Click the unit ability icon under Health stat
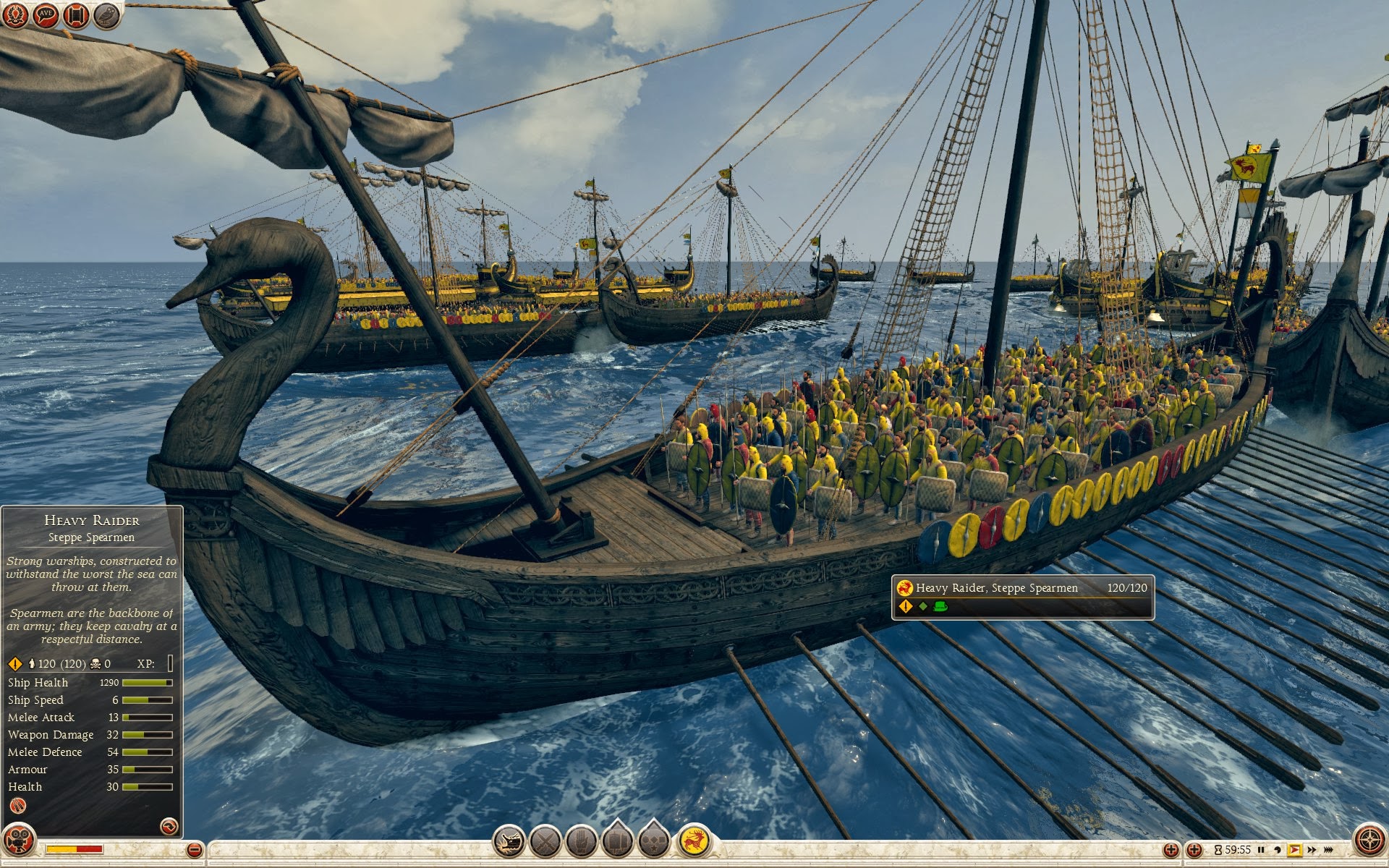 [x=18, y=806]
